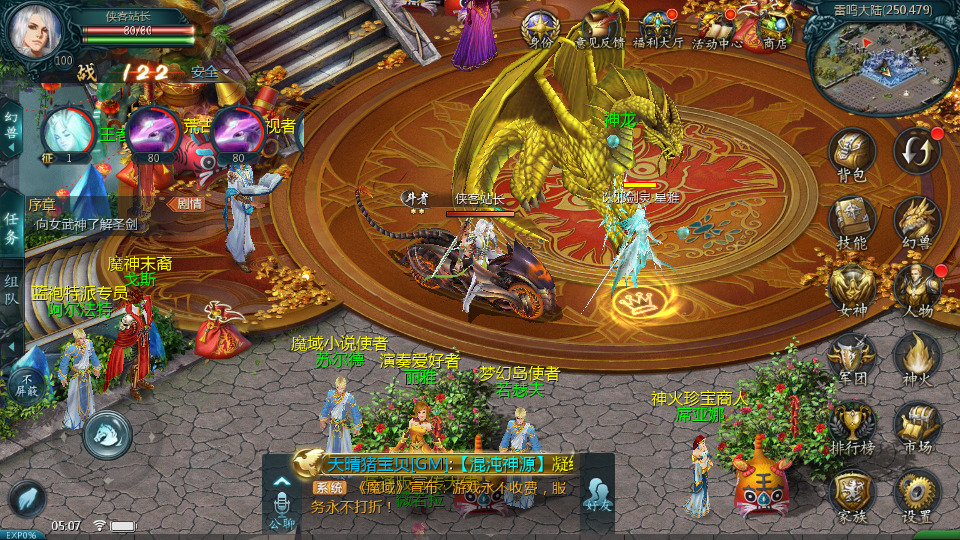Open the 福利大厅 welfare hall
Viewport: 960px width, 540px height.
[x=659, y=28]
